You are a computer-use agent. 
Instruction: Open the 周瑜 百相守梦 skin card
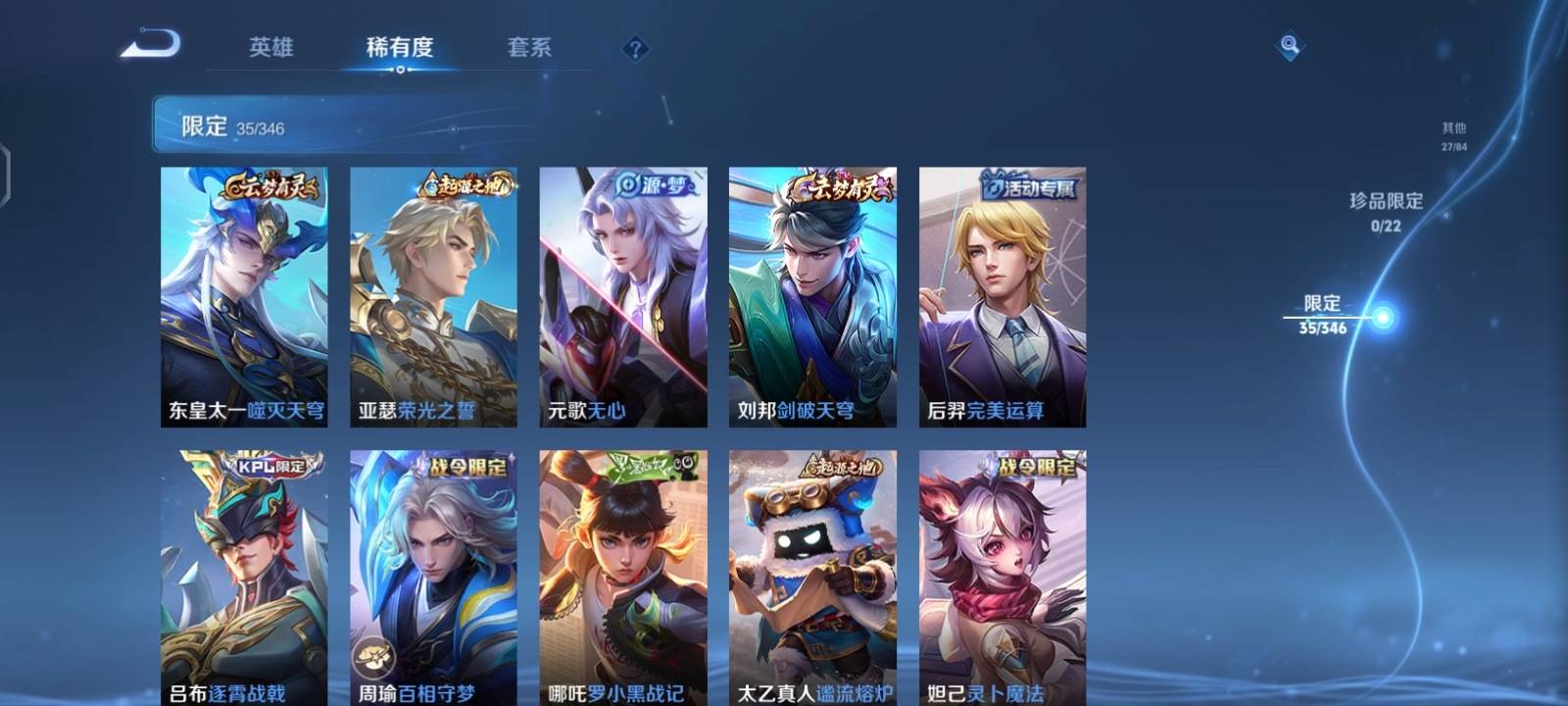click(x=433, y=579)
